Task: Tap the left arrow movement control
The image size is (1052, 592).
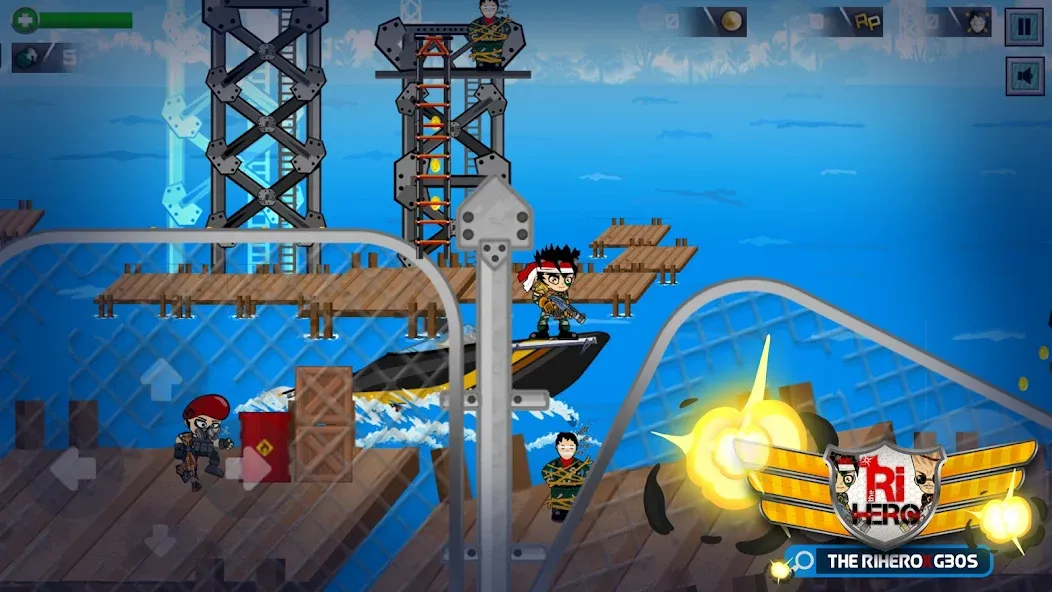Action: (72, 468)
